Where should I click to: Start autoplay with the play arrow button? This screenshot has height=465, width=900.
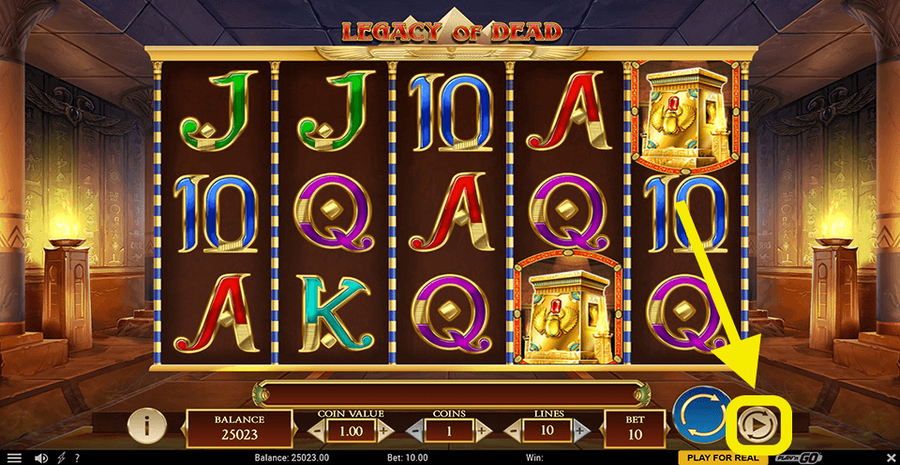click(757, 426)
